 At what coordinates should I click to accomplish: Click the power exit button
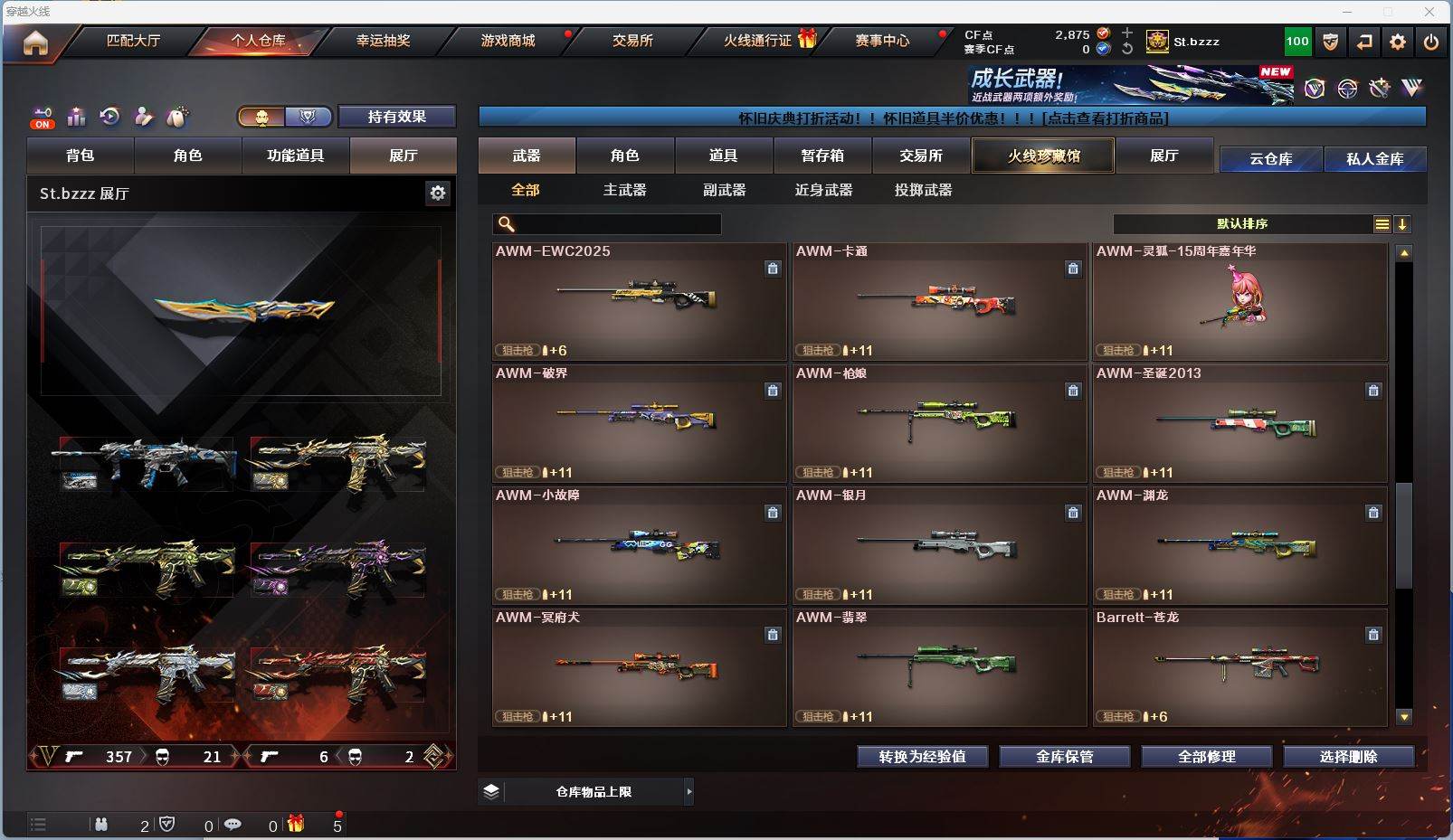[x=1431, y=42]
